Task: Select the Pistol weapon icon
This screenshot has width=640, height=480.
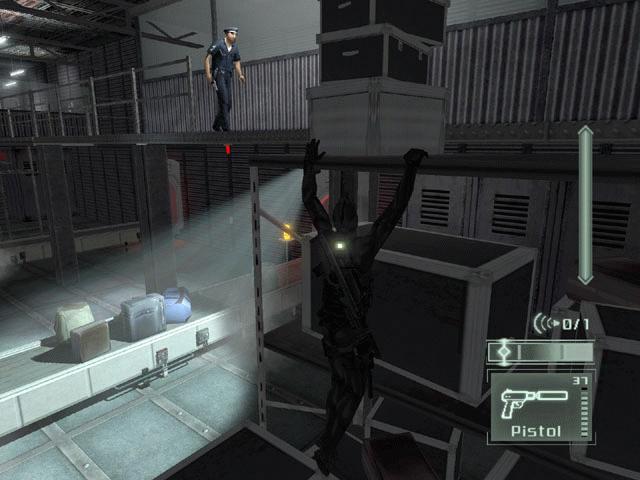Action: coord(536,398)
